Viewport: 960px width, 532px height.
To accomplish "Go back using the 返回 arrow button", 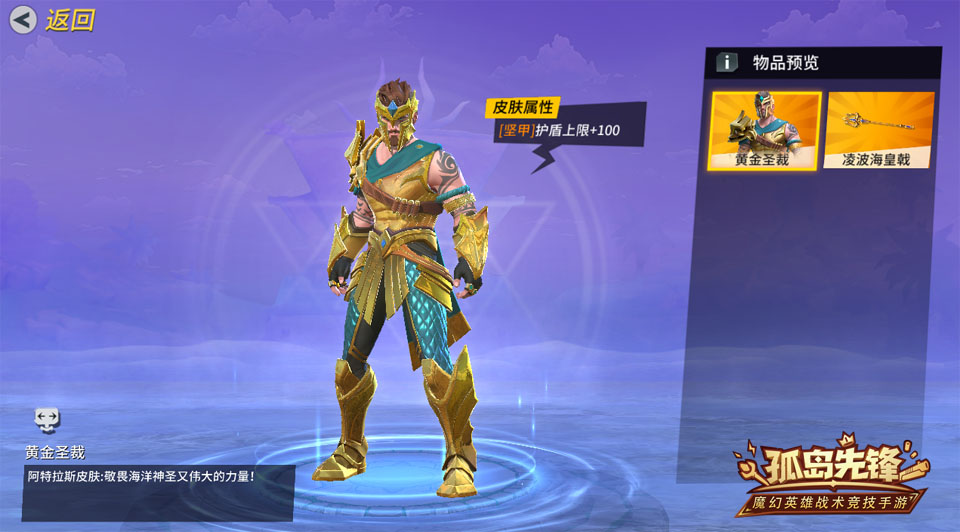I will click(x=24, y=19).
